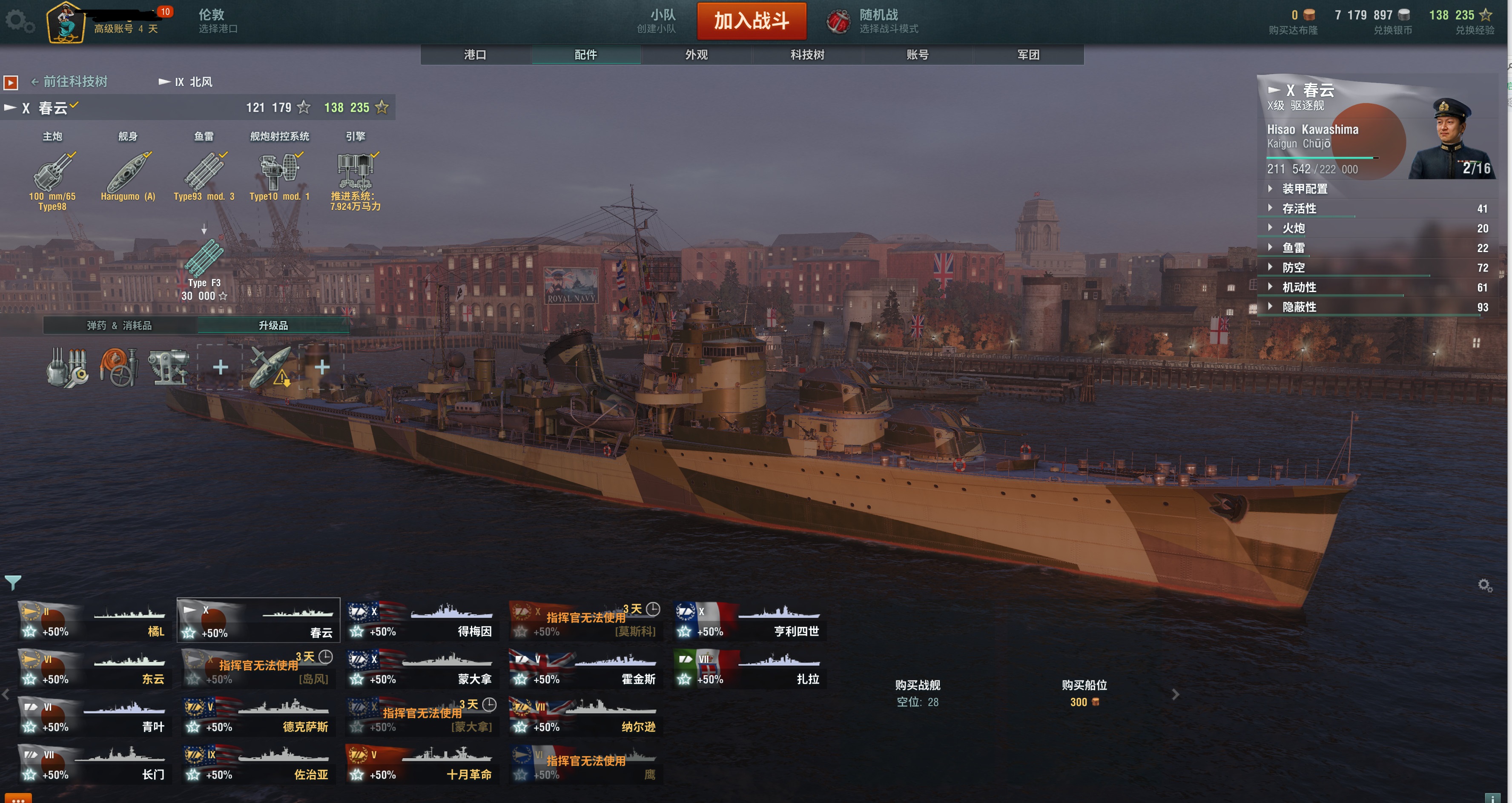Expand the 装甲配置 section
The width and height of the screenshot is (1512, 803).
pos(1304,189)
